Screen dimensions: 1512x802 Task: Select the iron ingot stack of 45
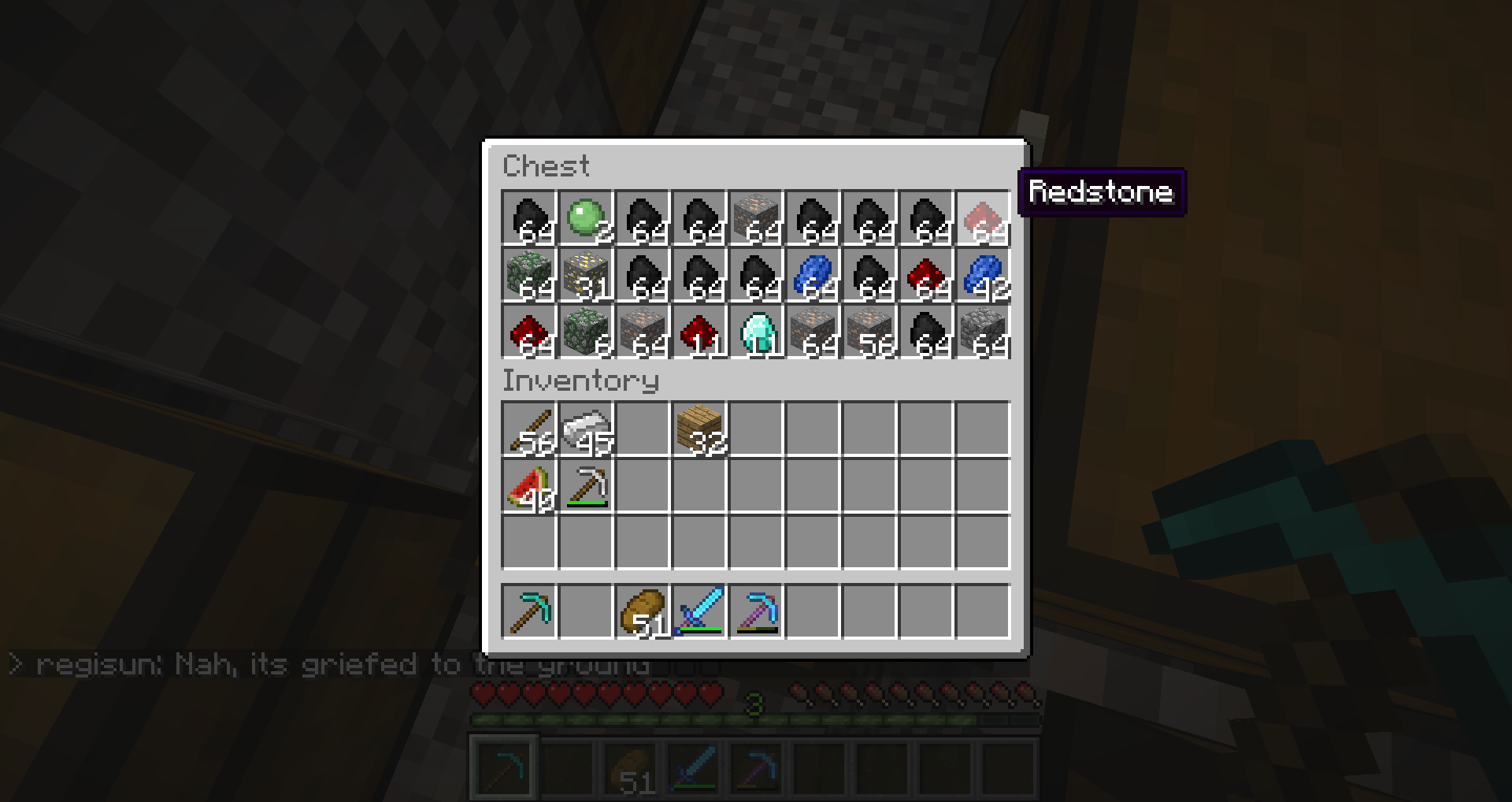point(586,429)
